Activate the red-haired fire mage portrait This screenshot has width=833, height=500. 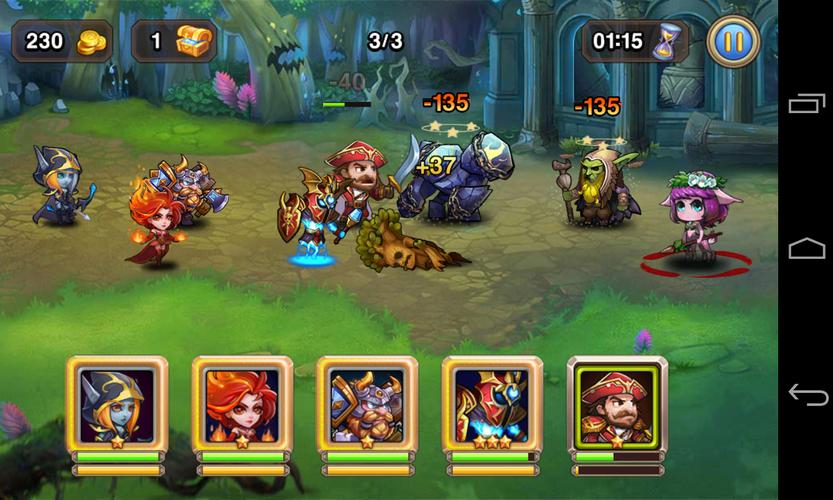242,403
